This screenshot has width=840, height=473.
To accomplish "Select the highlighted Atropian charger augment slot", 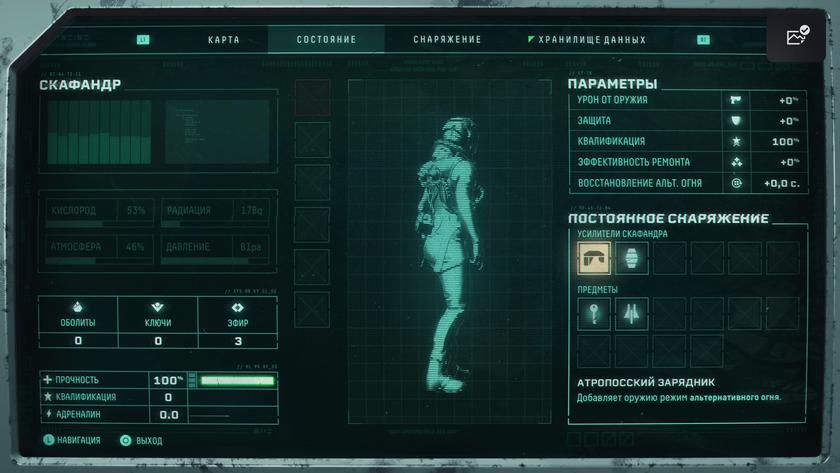I will click(x=594, y=258).
